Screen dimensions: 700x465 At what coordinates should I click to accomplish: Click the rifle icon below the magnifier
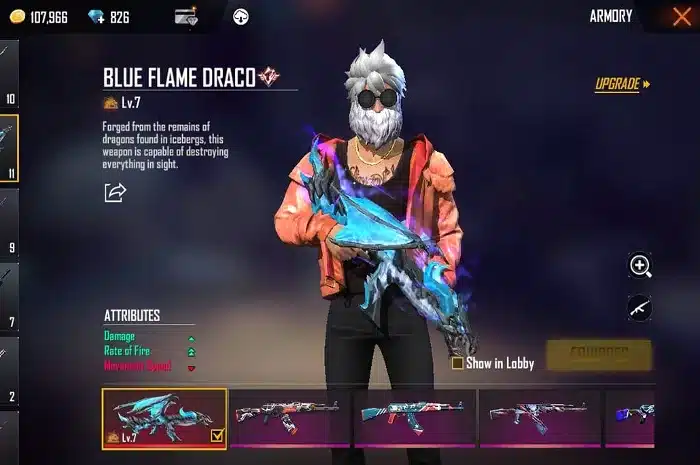coord(640,308)
